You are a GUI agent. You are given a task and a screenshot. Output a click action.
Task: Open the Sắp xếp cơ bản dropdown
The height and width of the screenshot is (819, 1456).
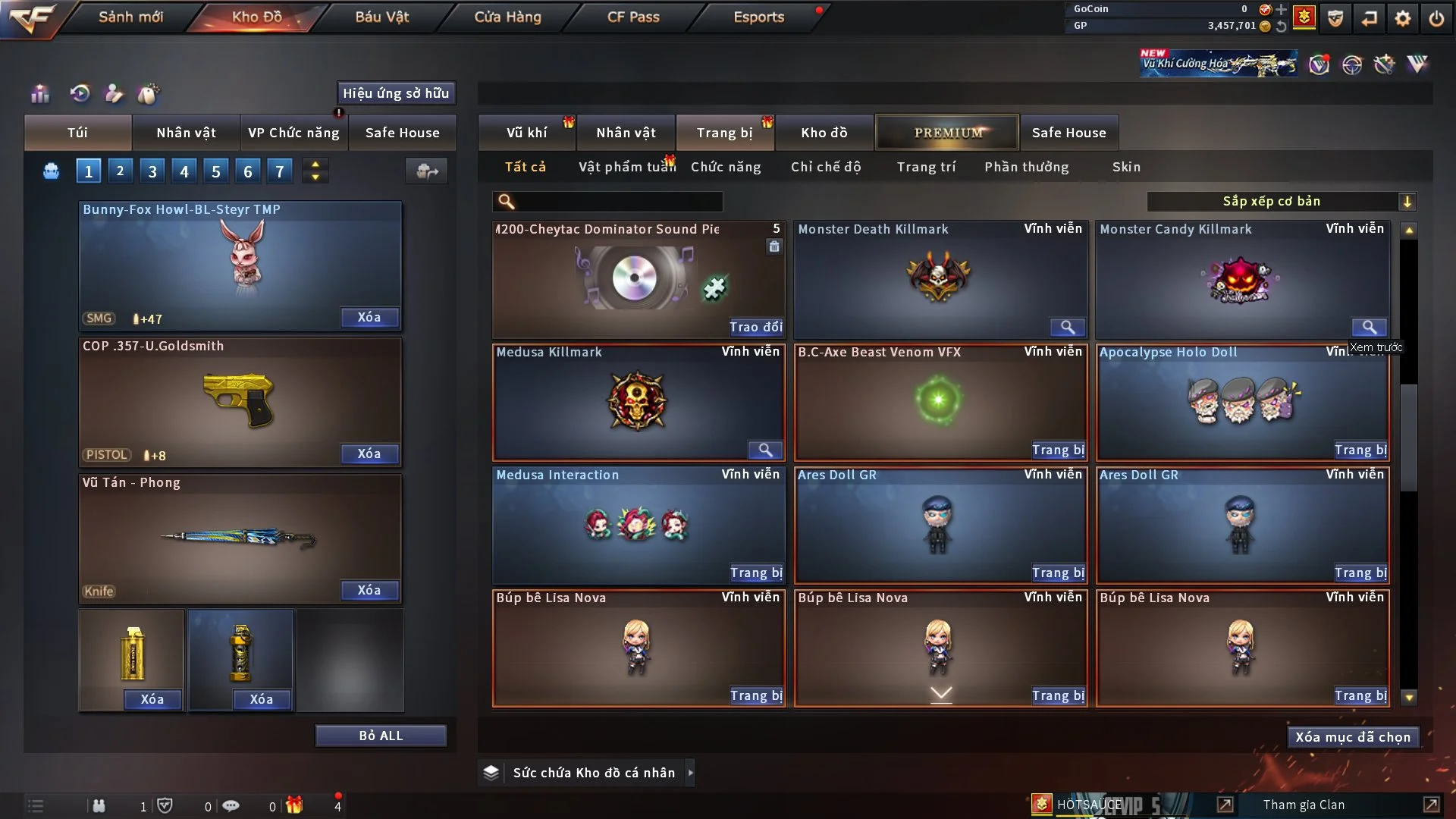coord(1281,202)
